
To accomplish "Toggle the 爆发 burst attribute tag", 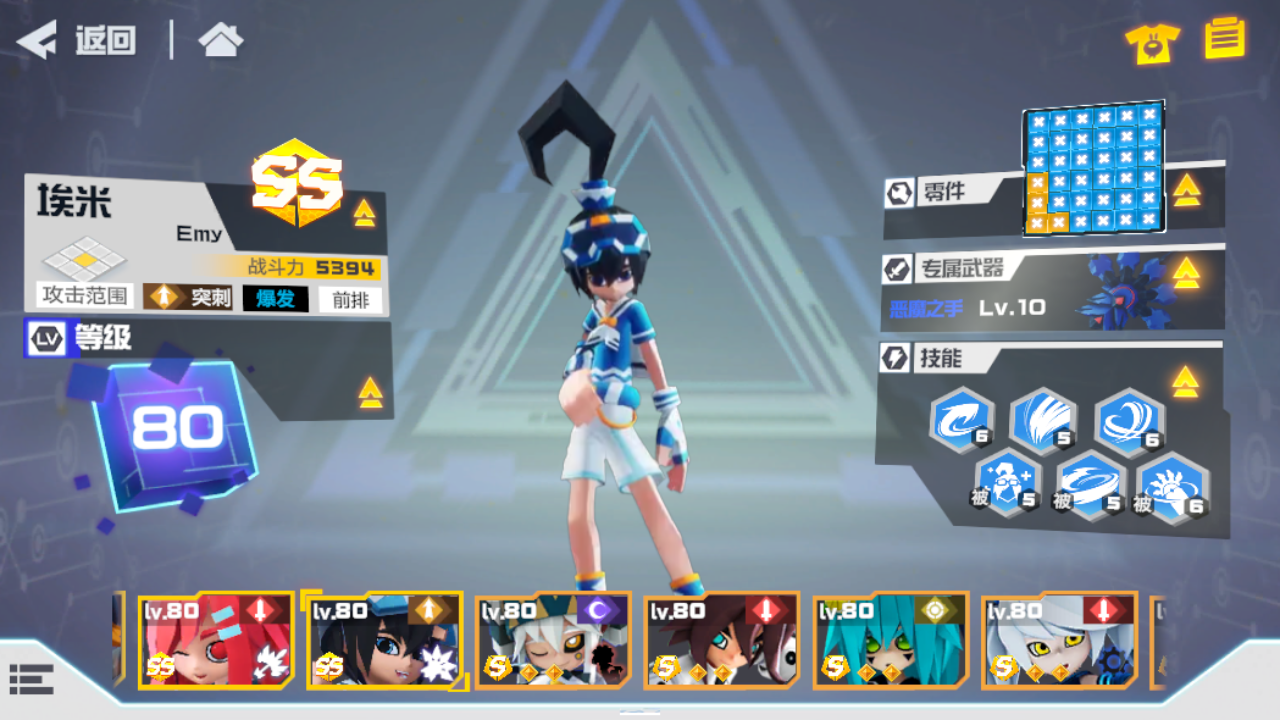I will pos(275,299).
